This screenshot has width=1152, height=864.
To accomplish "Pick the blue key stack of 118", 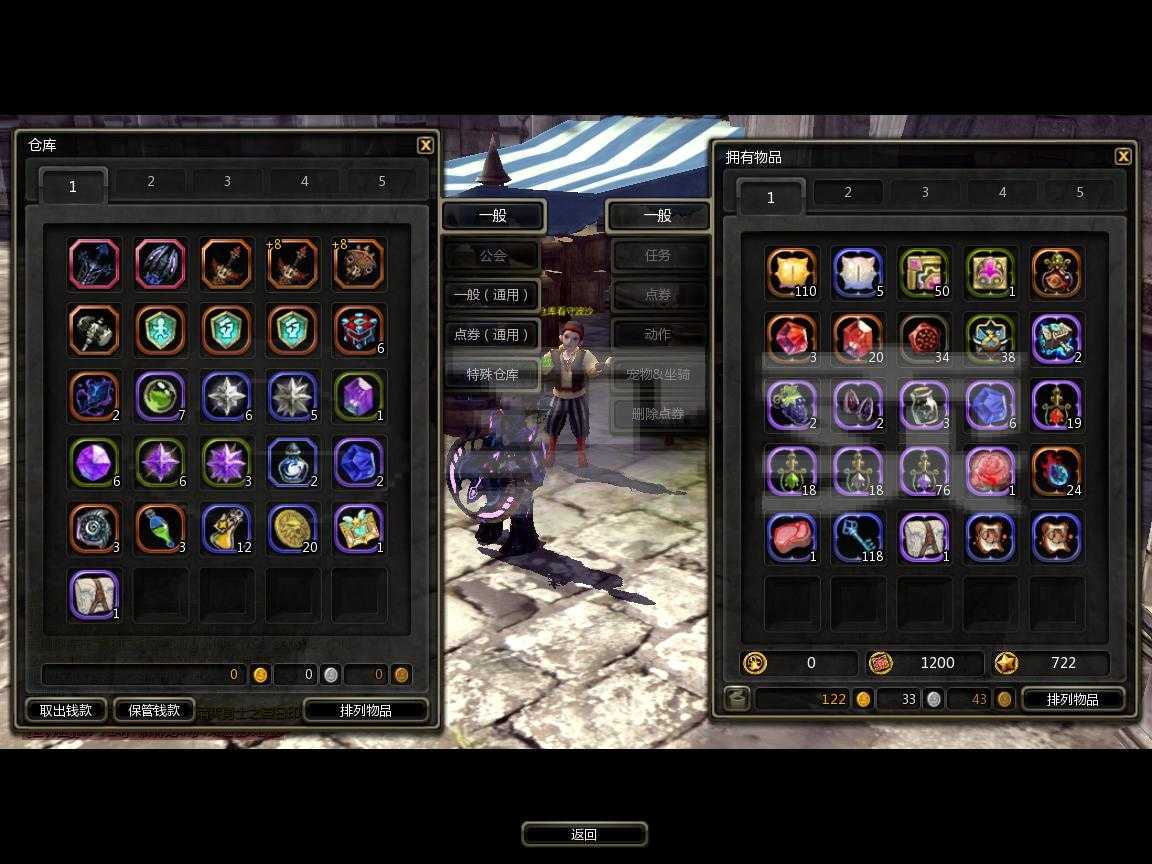I will tap(858, 537).
